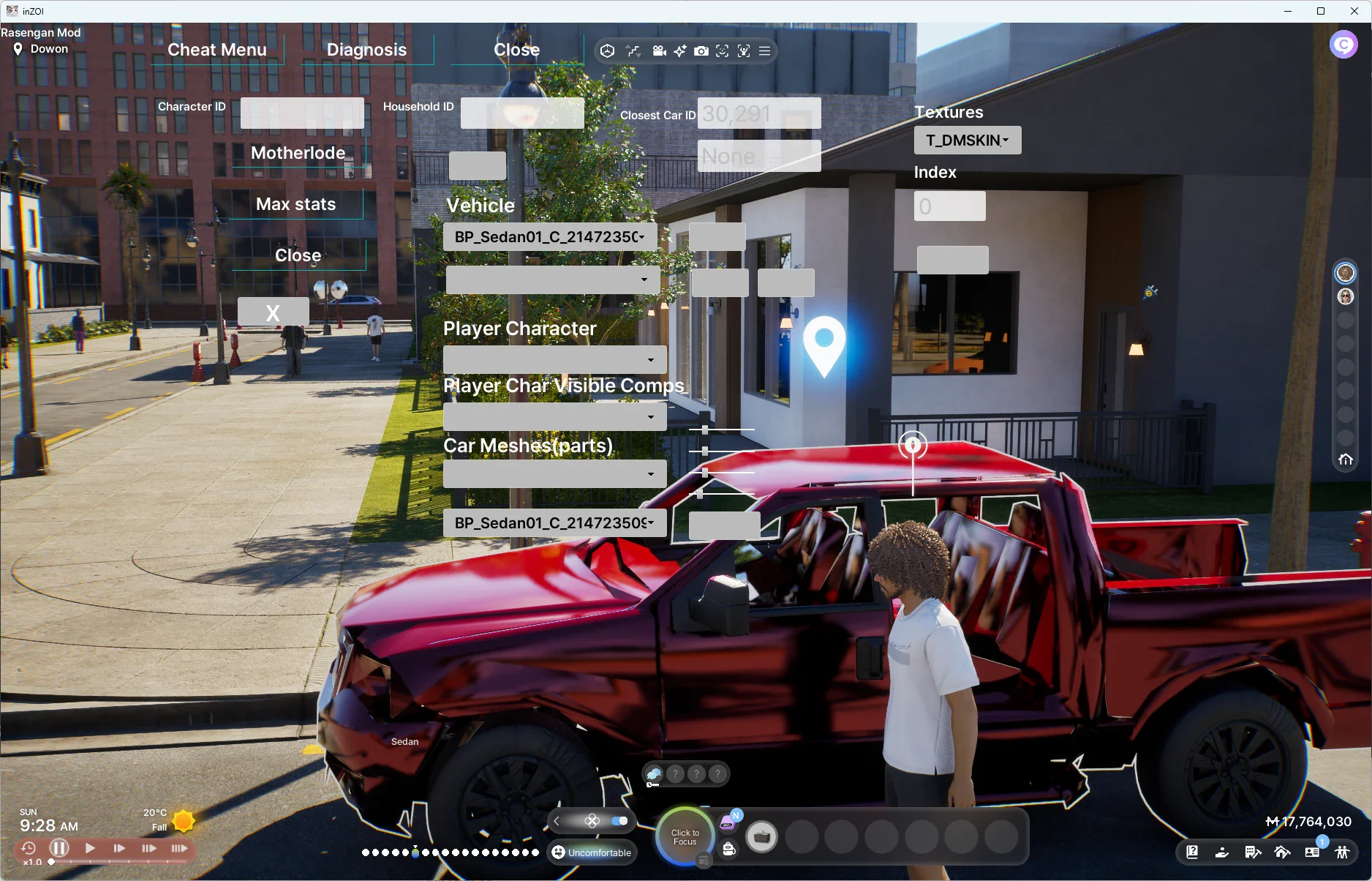Screen dimensions: 1372x881
Task: Open the Cheat Menu tab
Action: click(216, 49)
